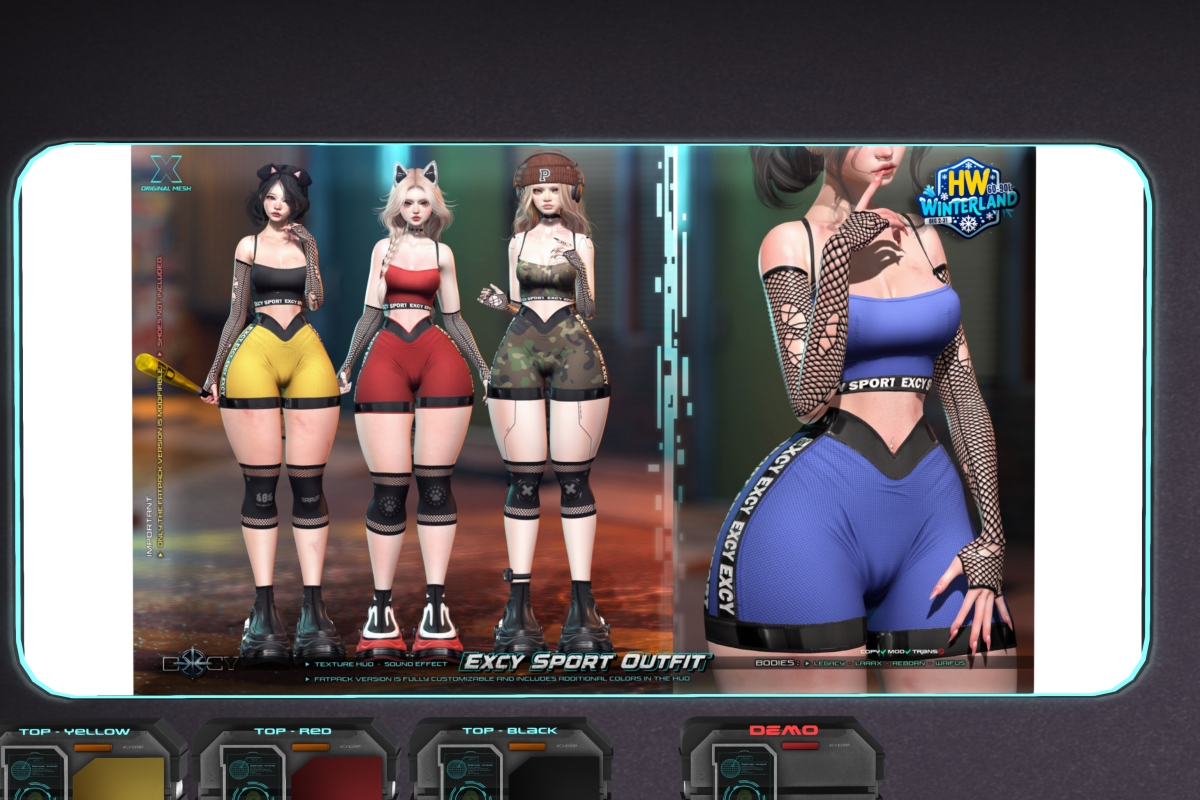Viewport: 1200px width, 800px height.
Task: Click the Excy Sport Outfit ad poster
Action: click(583, 420)
